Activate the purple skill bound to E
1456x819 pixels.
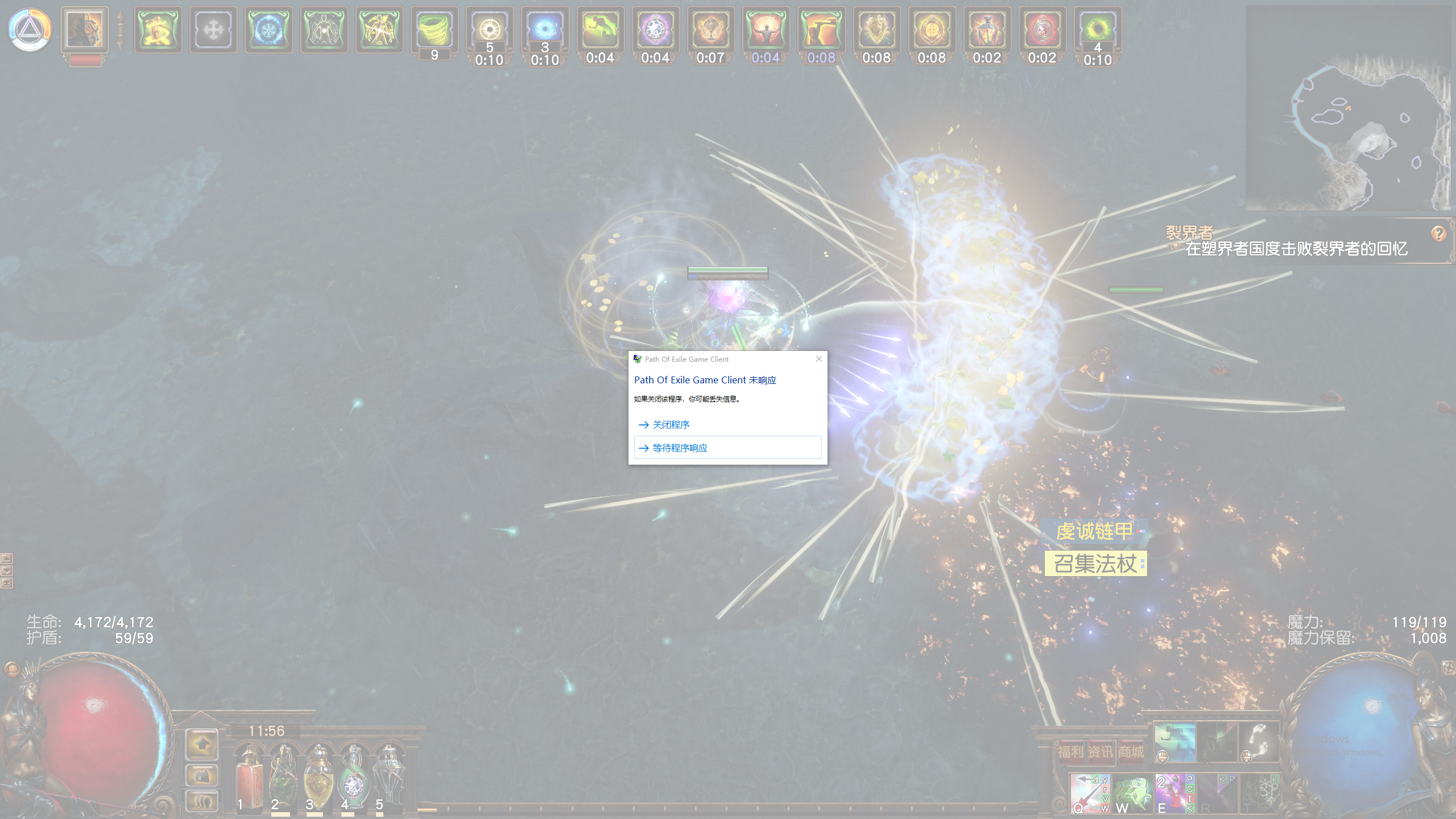pos(1174,793)
